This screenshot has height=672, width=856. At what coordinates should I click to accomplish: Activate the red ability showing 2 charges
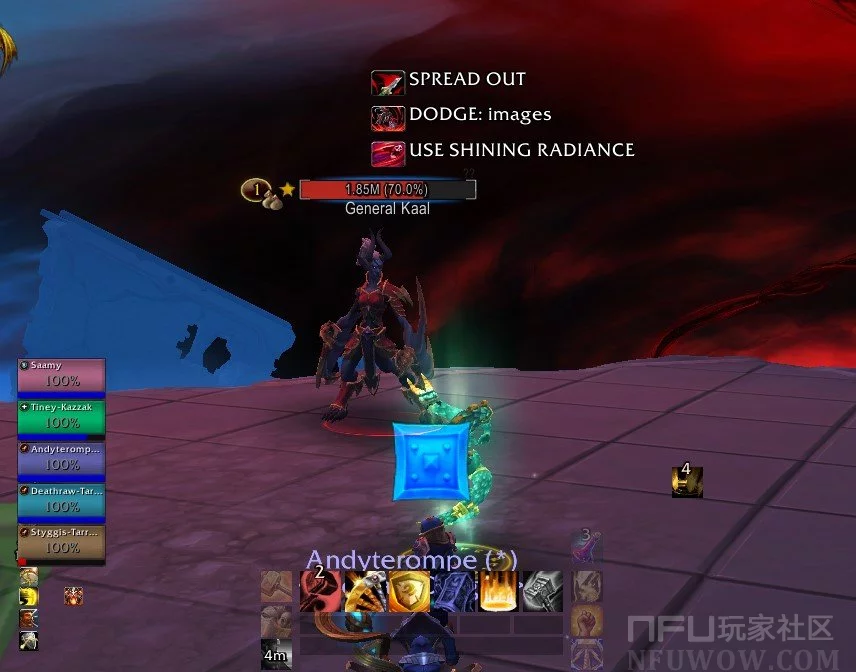(x=319, y=591)
